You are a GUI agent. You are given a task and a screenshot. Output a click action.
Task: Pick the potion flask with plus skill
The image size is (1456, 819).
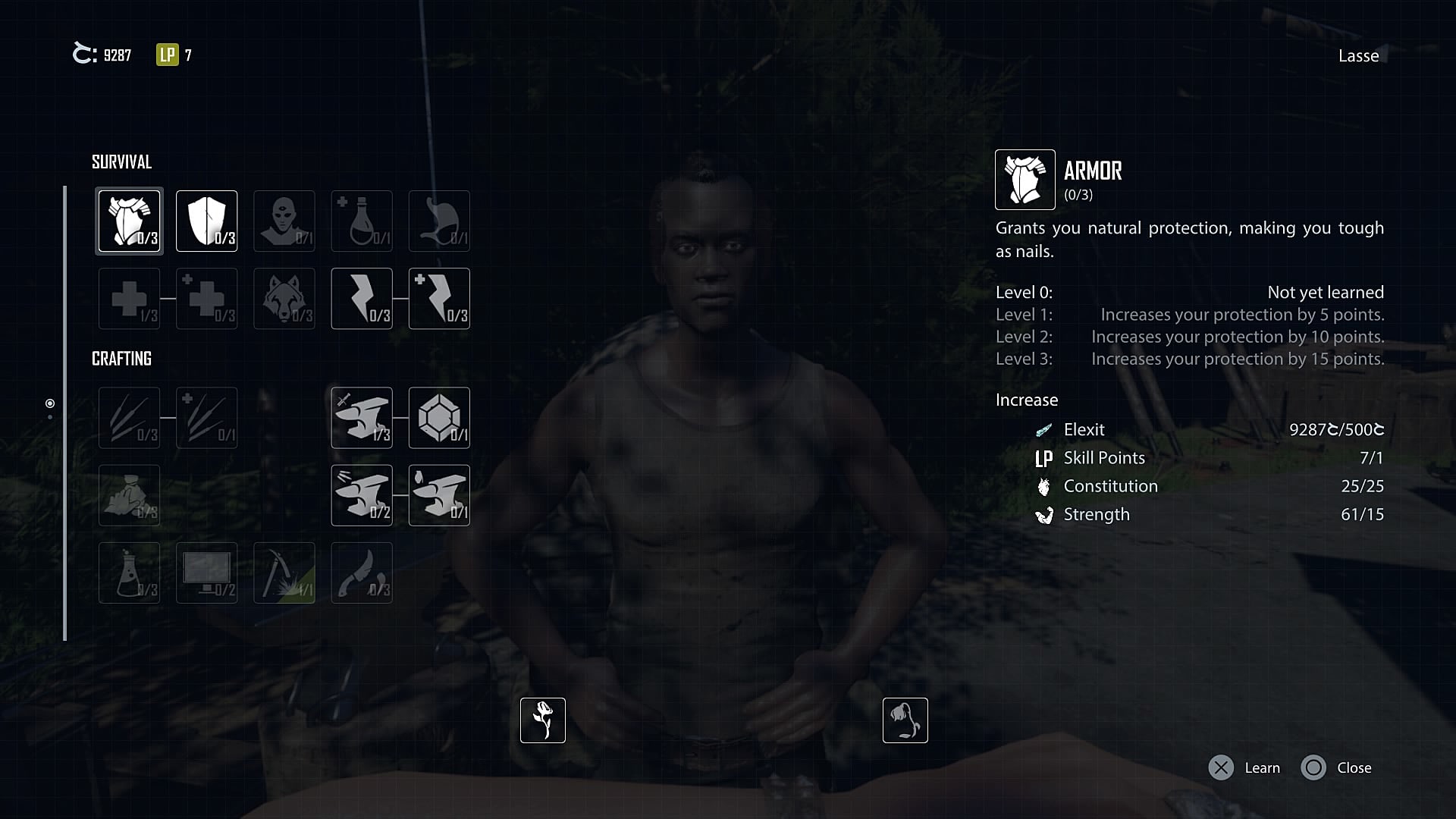coord(362,221)
